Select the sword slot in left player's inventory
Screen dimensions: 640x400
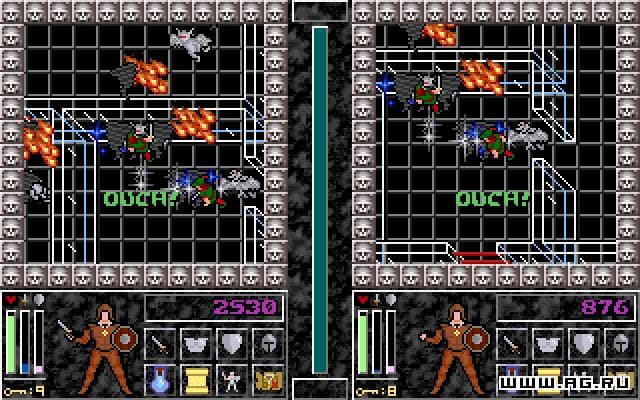[x=160, y=345]
